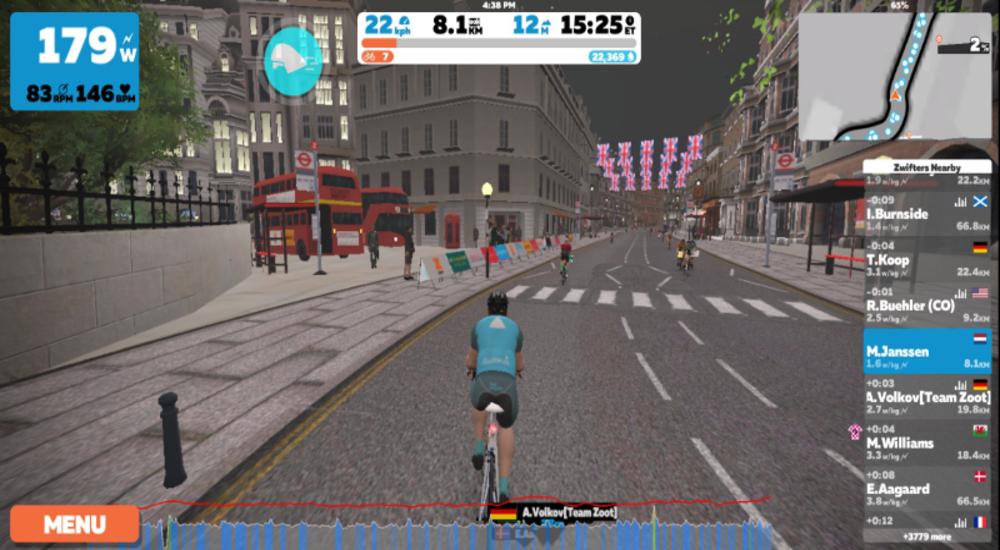Click the route minimap
This screenshot has height=550, width=1000.
(894, 77)
